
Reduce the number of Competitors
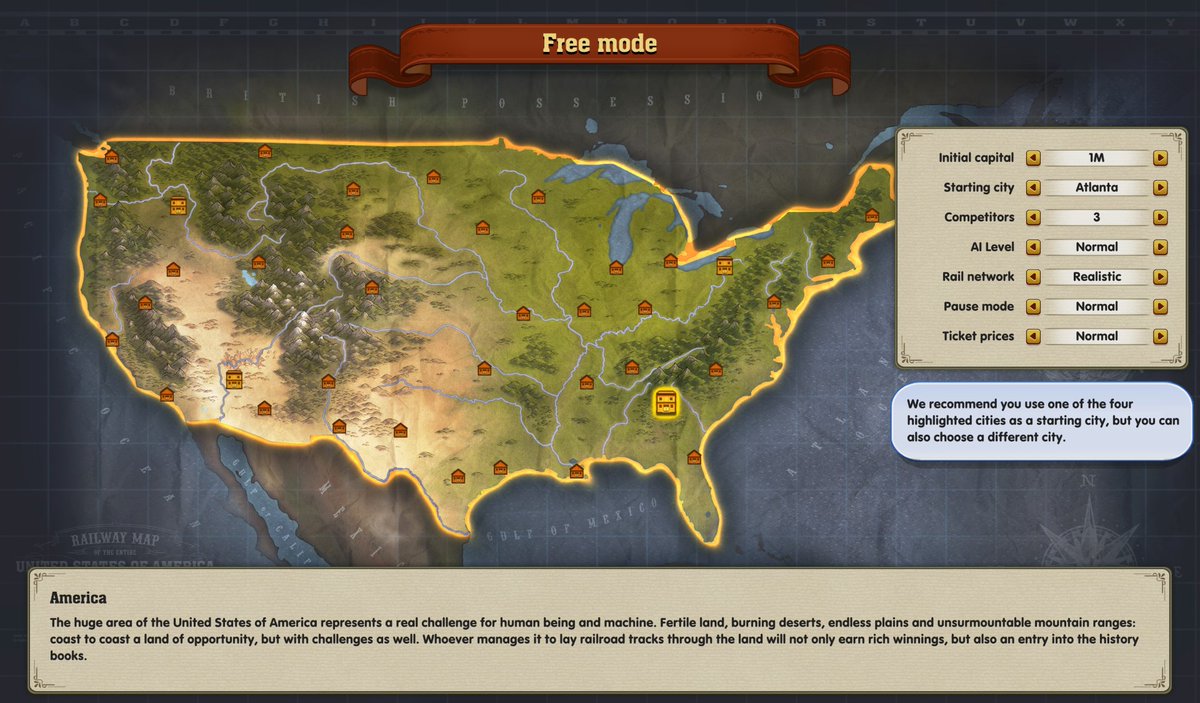click(1033, 217)
